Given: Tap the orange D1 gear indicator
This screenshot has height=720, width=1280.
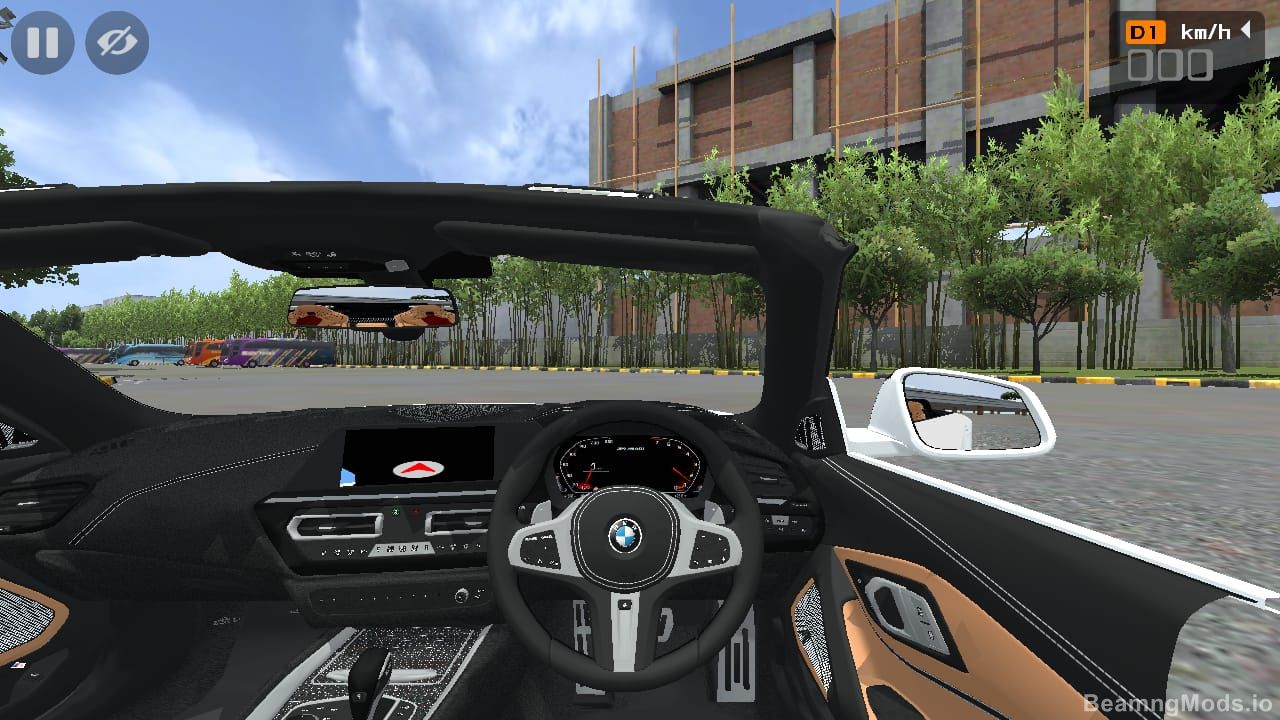Looking at the screenshot, I should pos(1146,32).
